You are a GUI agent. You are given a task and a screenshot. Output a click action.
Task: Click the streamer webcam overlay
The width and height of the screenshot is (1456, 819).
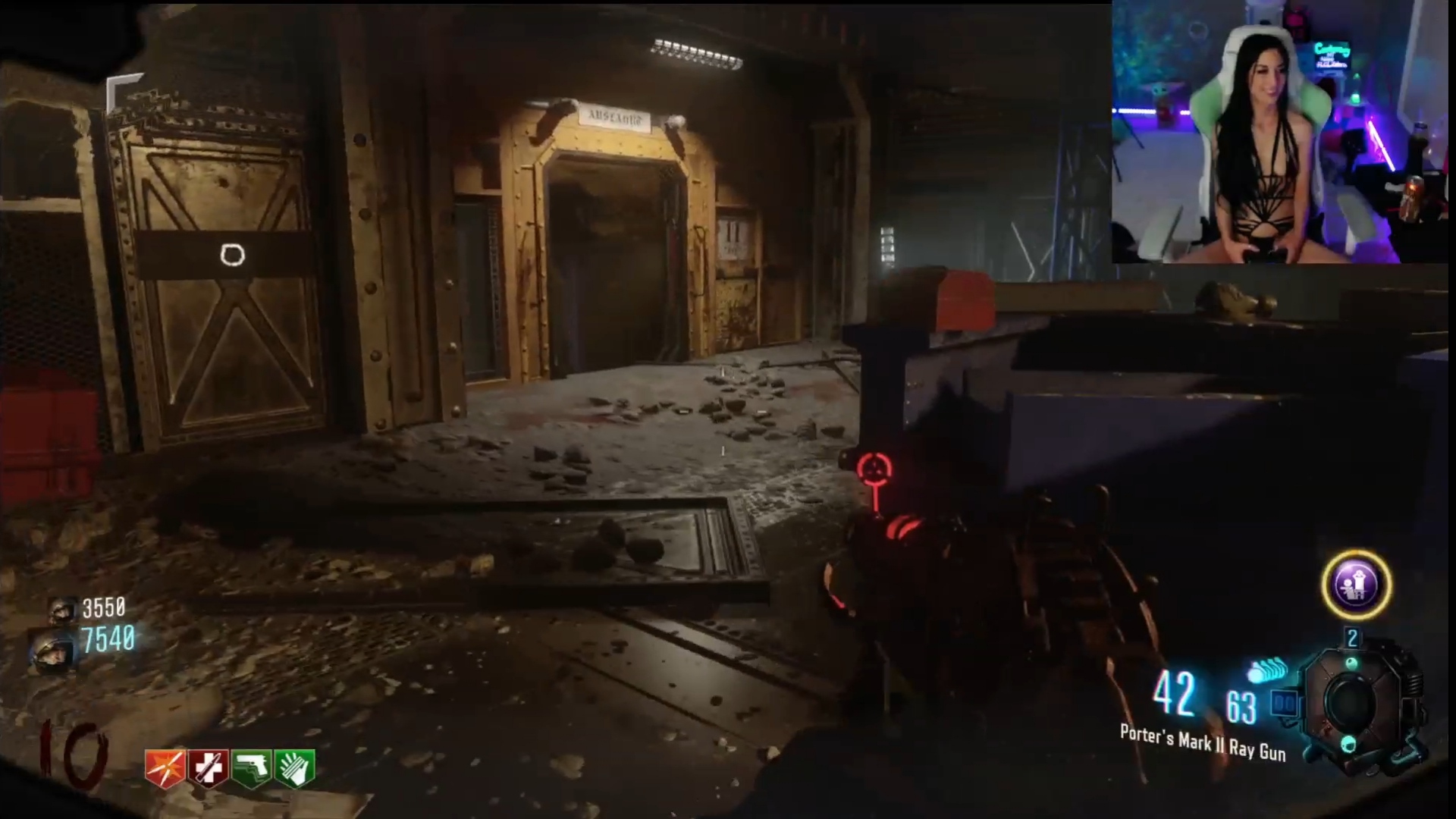[1282, 133]
